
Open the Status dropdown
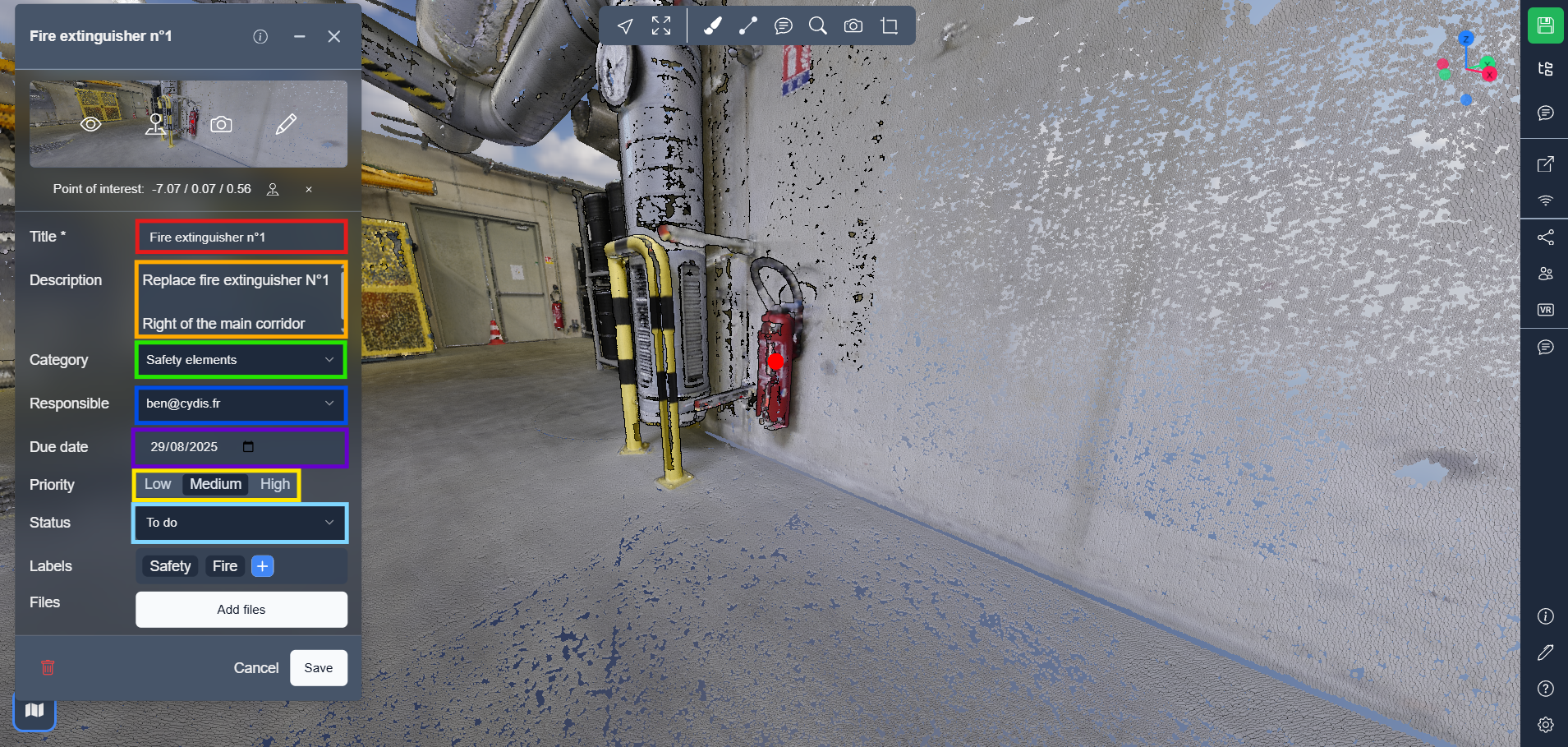coord(241,523)
